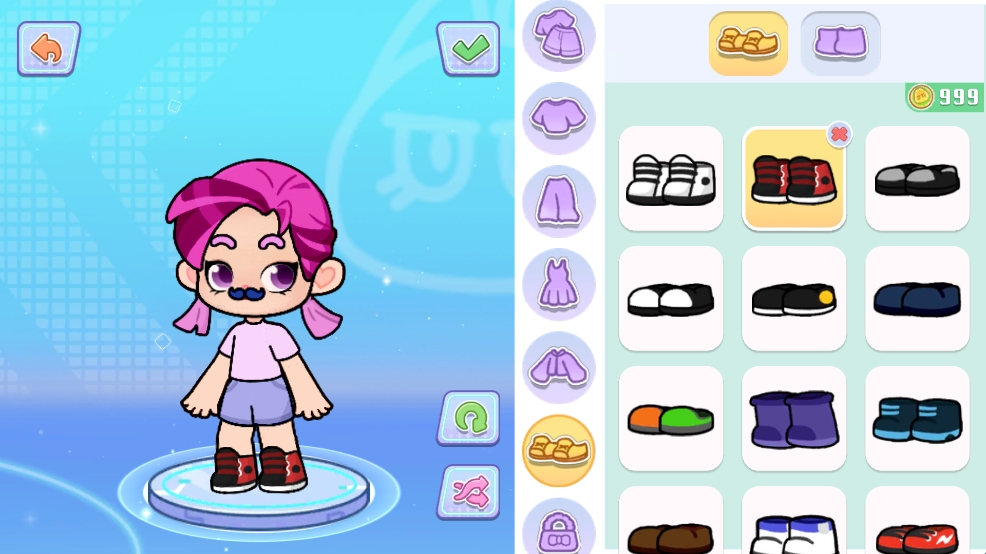Equip the teal blue high-top boots
Screen dimensions: 986x554
tap(916, 418)
